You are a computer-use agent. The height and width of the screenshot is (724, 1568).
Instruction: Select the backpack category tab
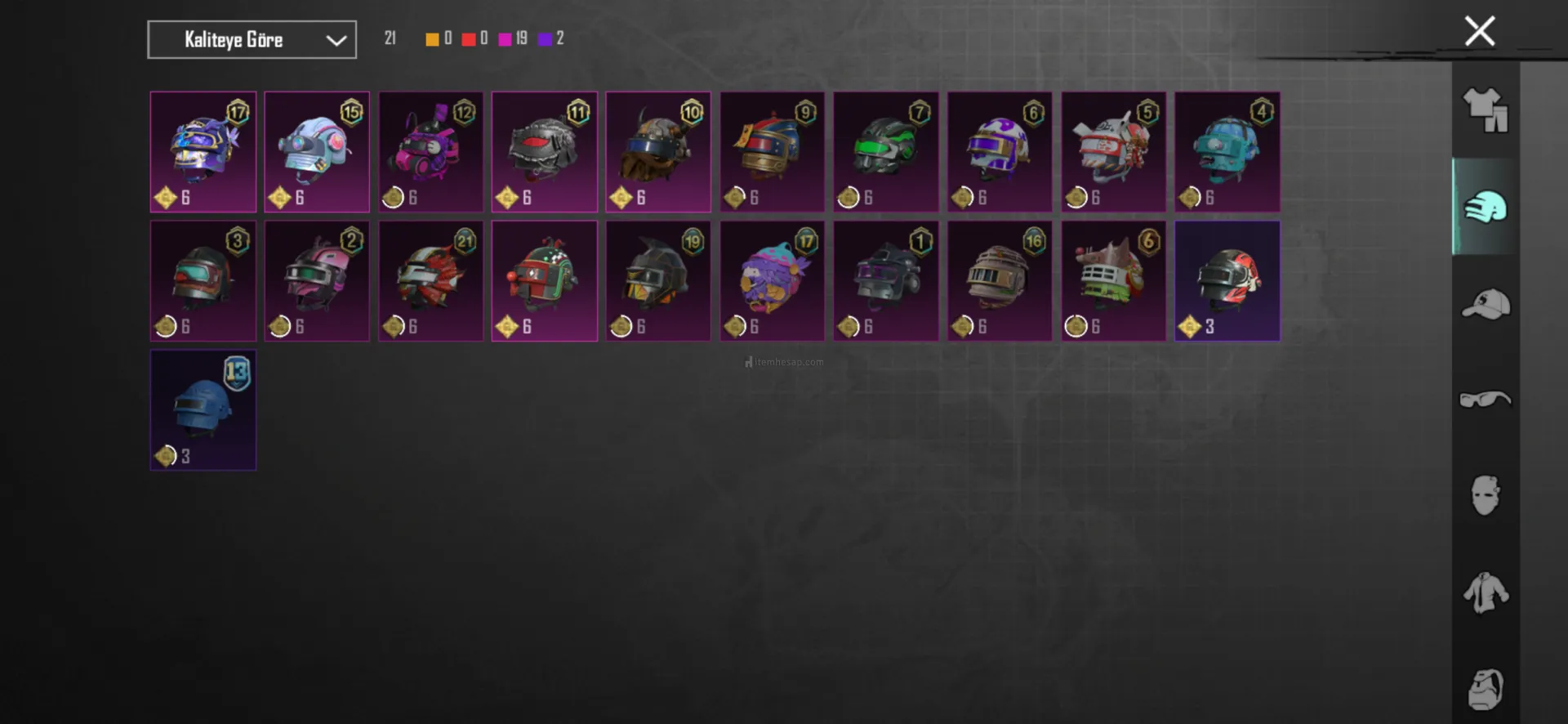tap(1486, 689)
